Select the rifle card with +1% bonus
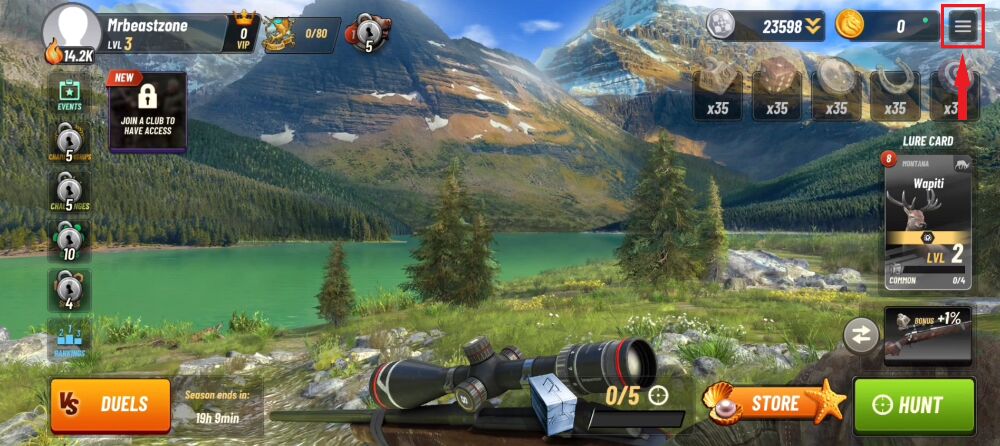 pyautogui.click(x=928, y=335)
